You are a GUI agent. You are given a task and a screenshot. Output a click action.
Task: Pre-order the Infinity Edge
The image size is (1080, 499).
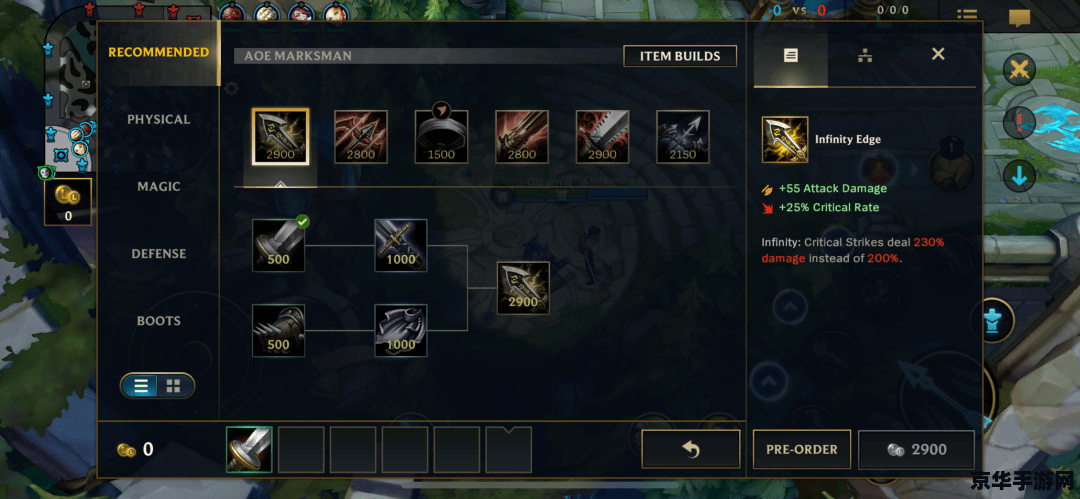click(801, 450)
